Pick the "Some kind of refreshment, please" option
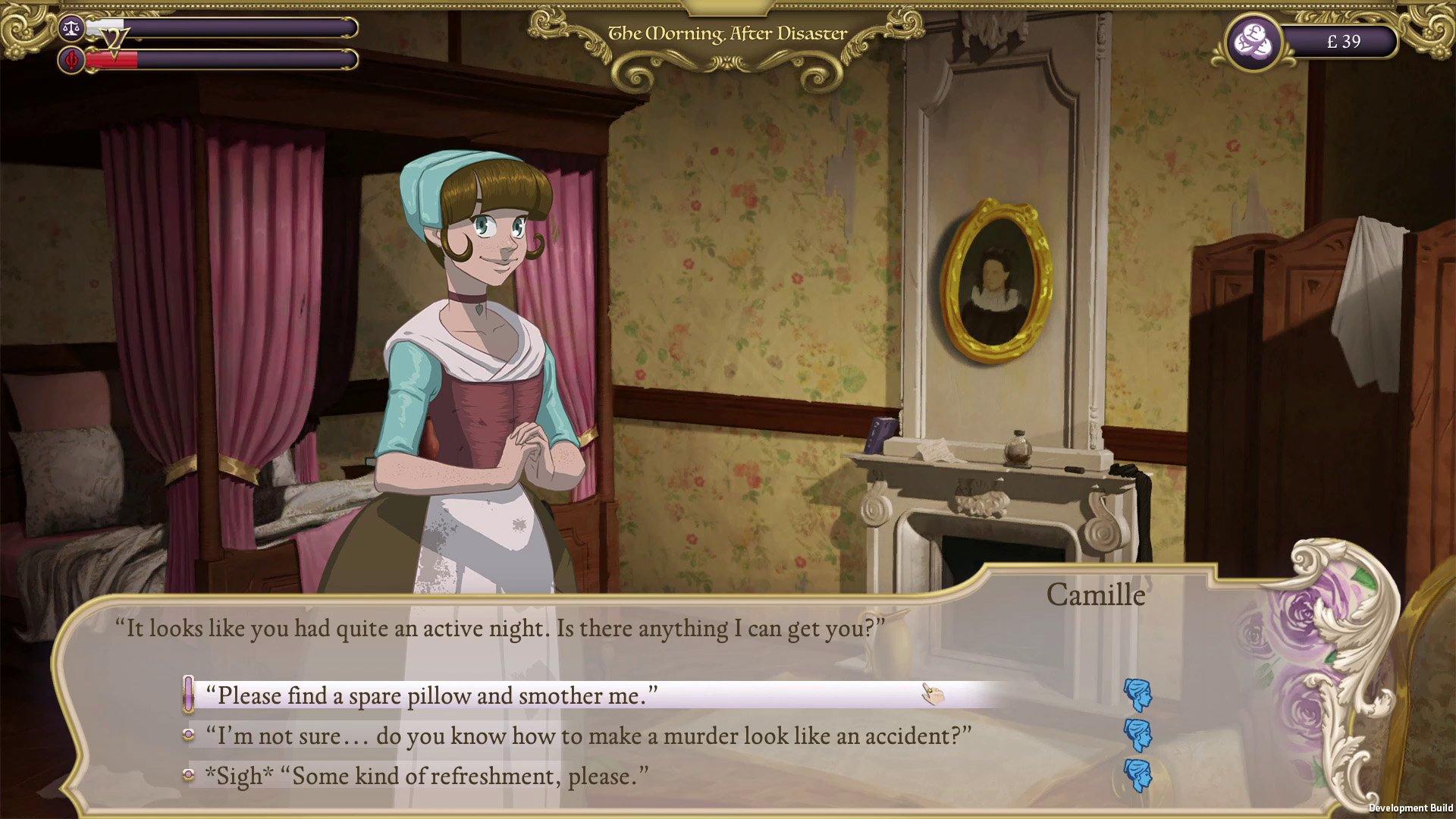Image resolution: width=1456 pixels, height=819 pixels. click(x=426, y=776)
